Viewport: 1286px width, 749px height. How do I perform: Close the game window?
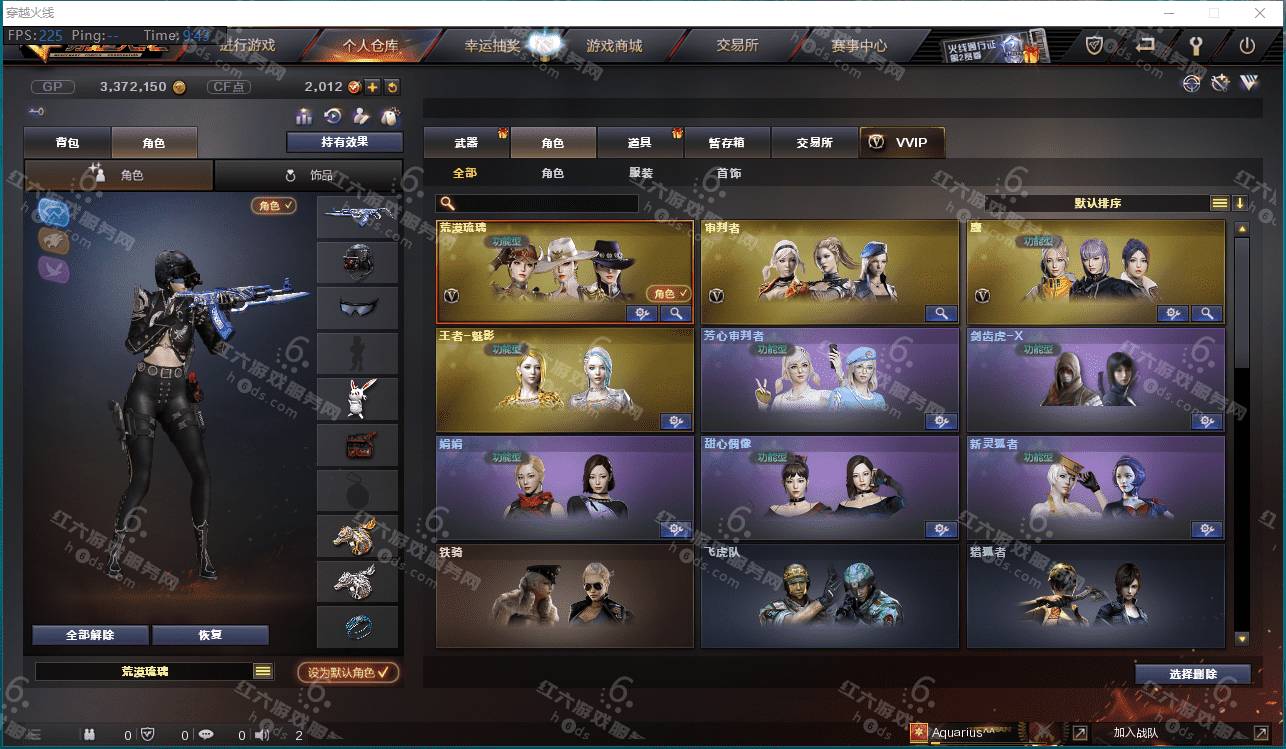click(1260, 13)
